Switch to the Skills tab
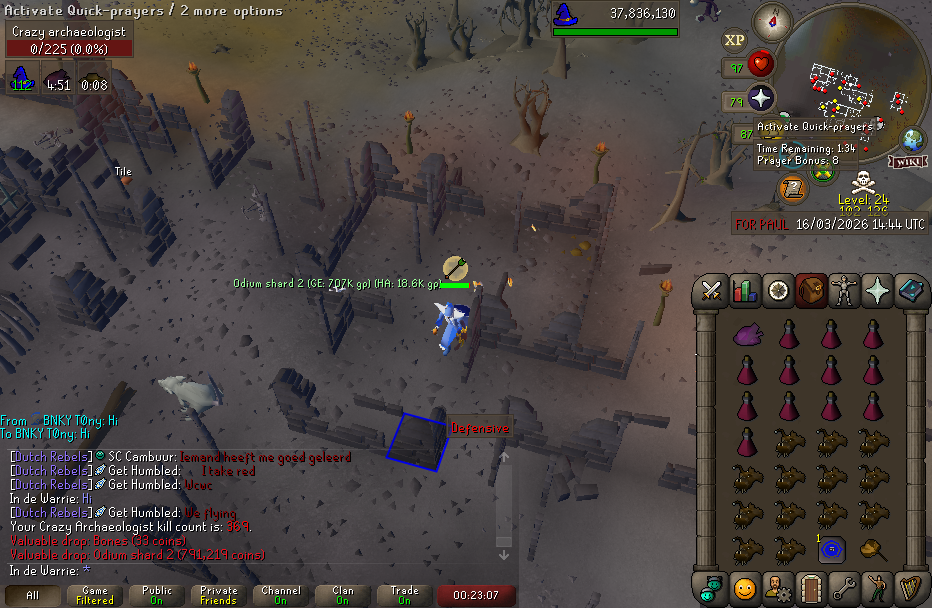 click(744, 291)
